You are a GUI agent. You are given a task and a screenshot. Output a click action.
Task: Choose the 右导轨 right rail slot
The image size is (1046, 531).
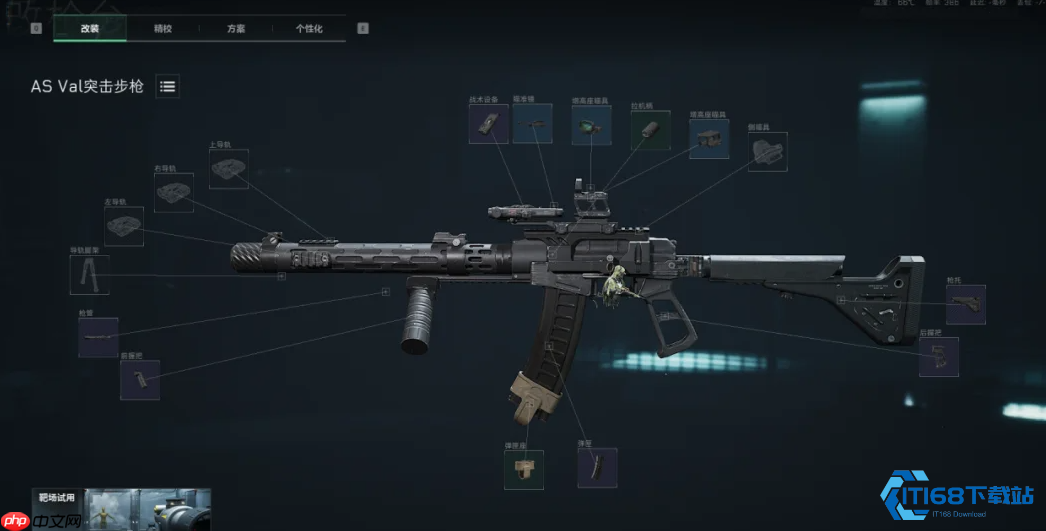pyautogui.click(x=173, y=192)
